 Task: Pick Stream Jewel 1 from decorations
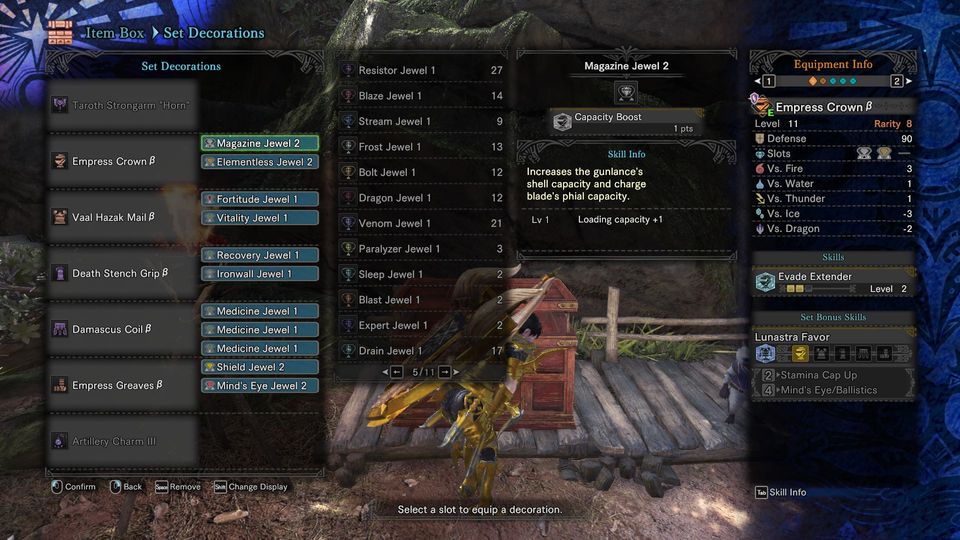[x=422, y=122]
